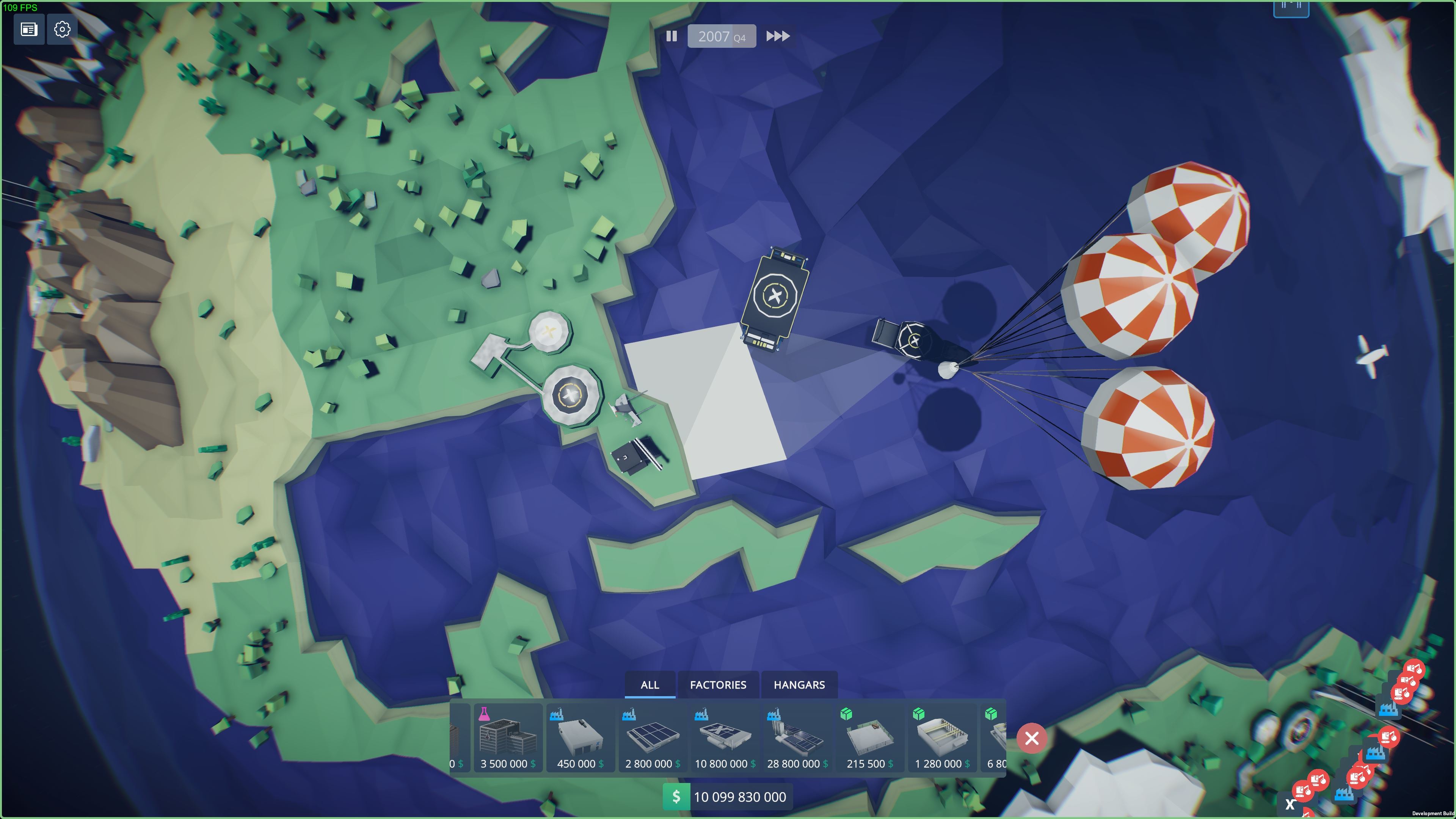Switch to the HANGARS tab
The image size is (1456, 819).
(x=799, y=684)
